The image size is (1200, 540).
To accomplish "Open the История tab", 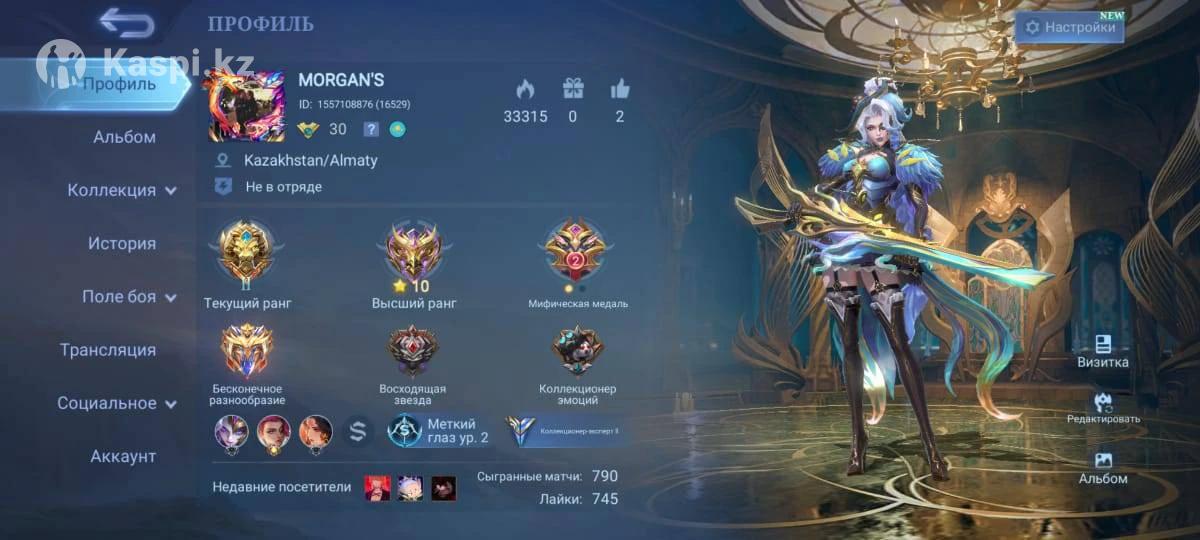I will pyautogui.click(x=122, y=243).
